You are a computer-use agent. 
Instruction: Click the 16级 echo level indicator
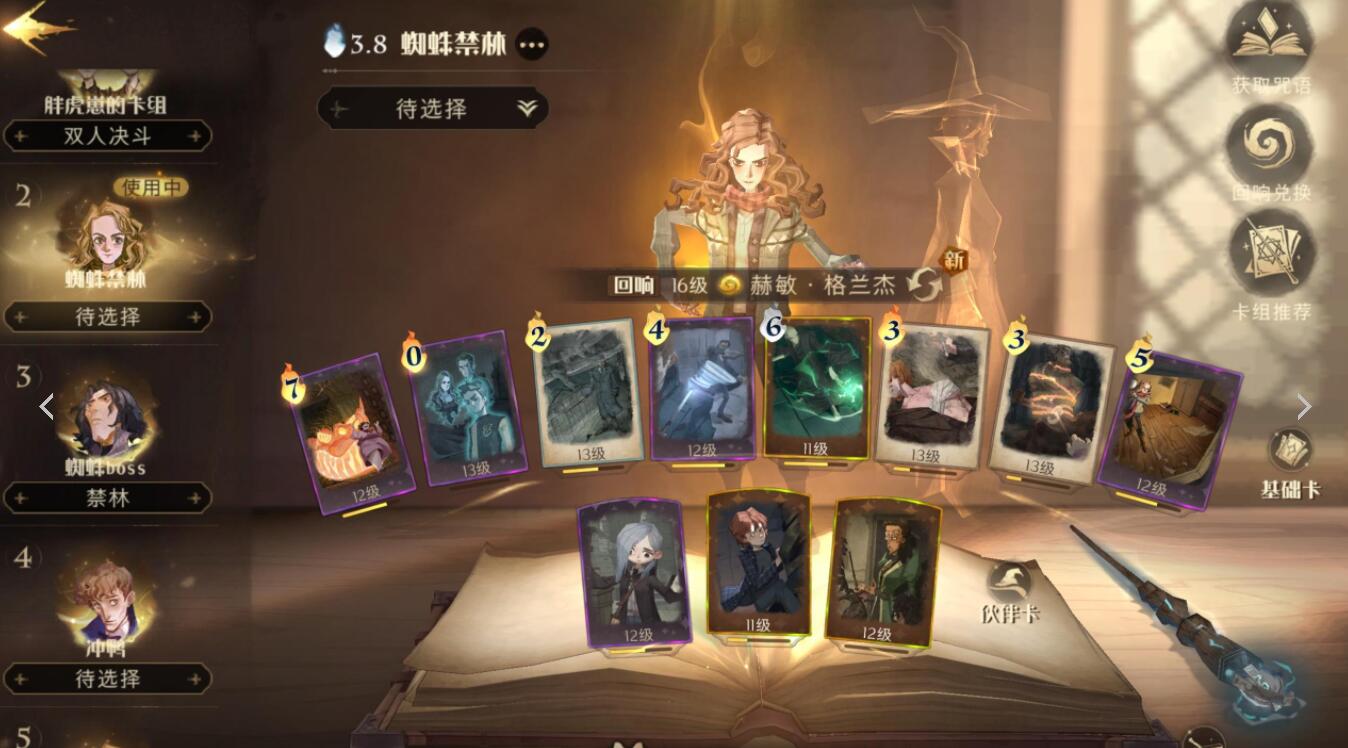tap(691, 285)
